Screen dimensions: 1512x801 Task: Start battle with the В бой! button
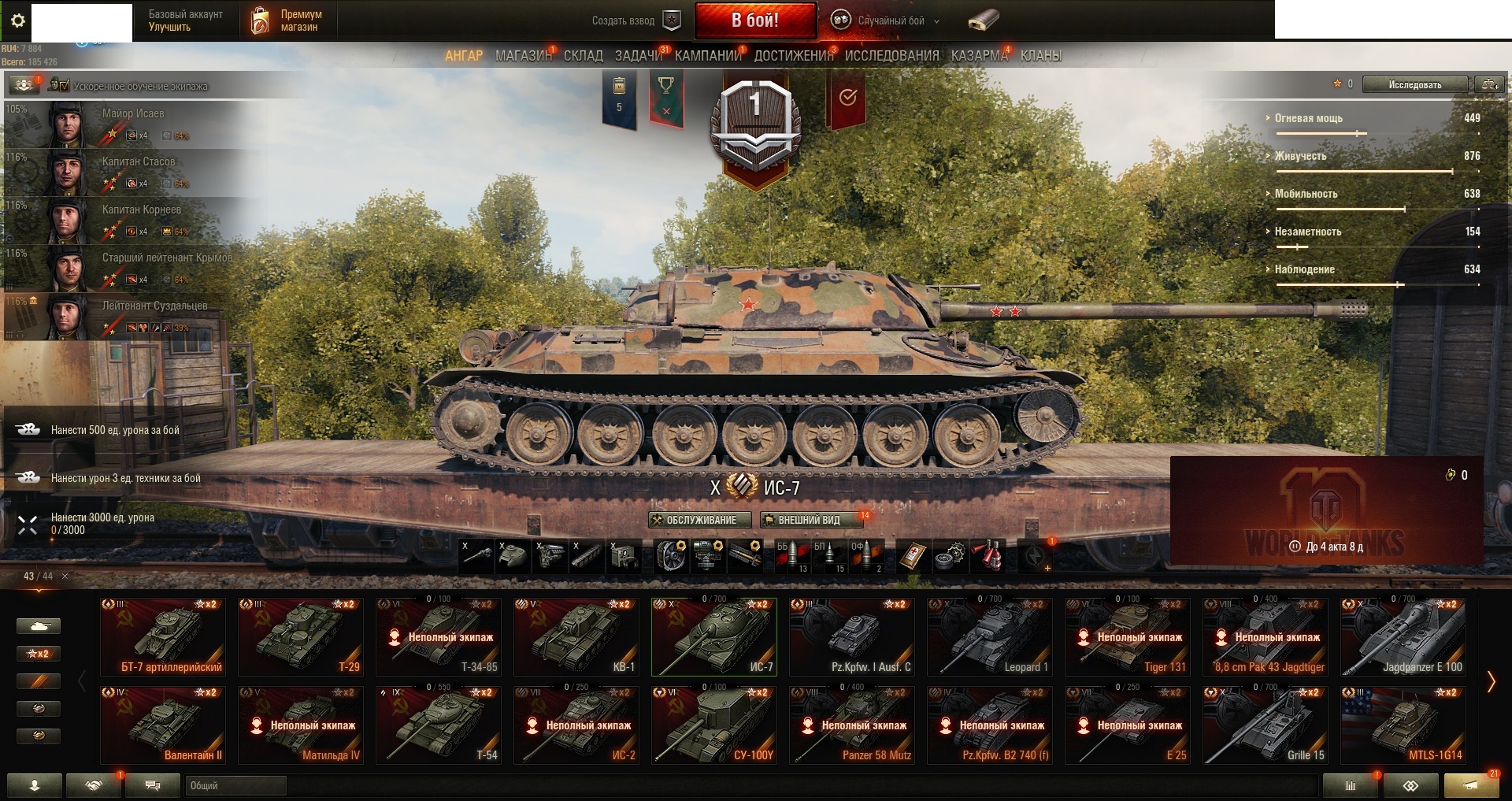click(x=754, y=20)
